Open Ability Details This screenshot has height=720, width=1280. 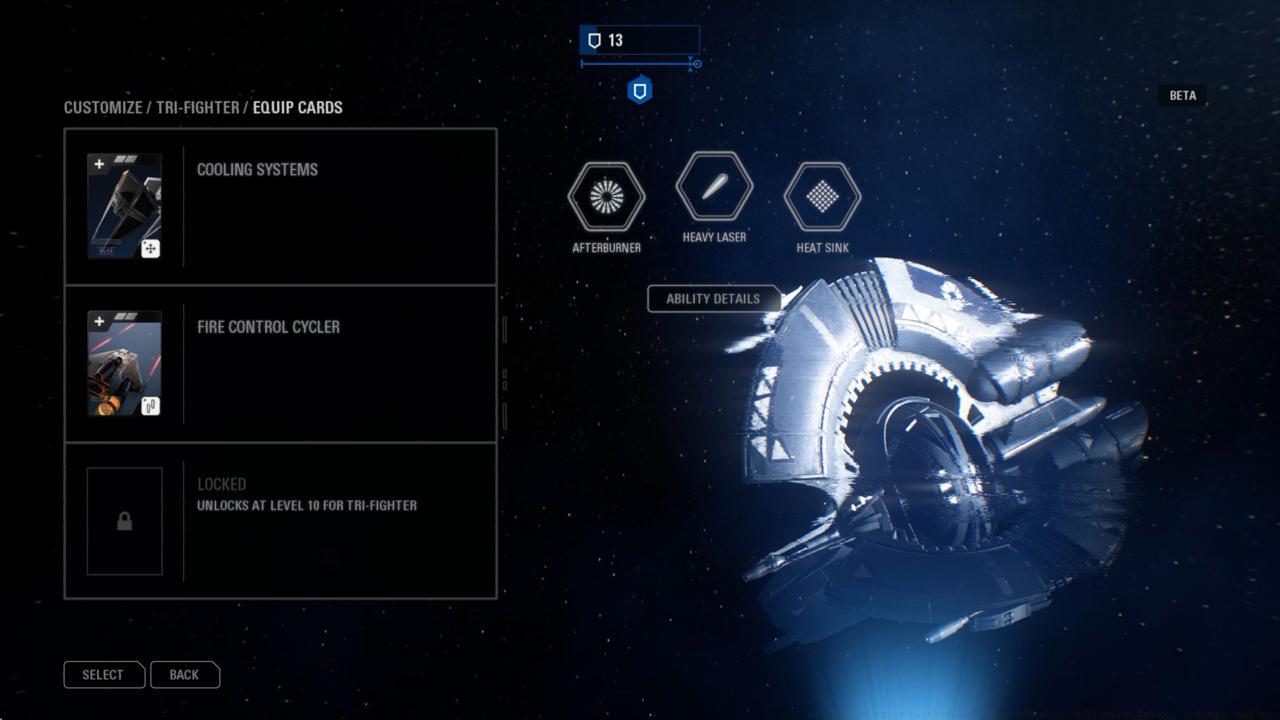click(x=714, y=298)
